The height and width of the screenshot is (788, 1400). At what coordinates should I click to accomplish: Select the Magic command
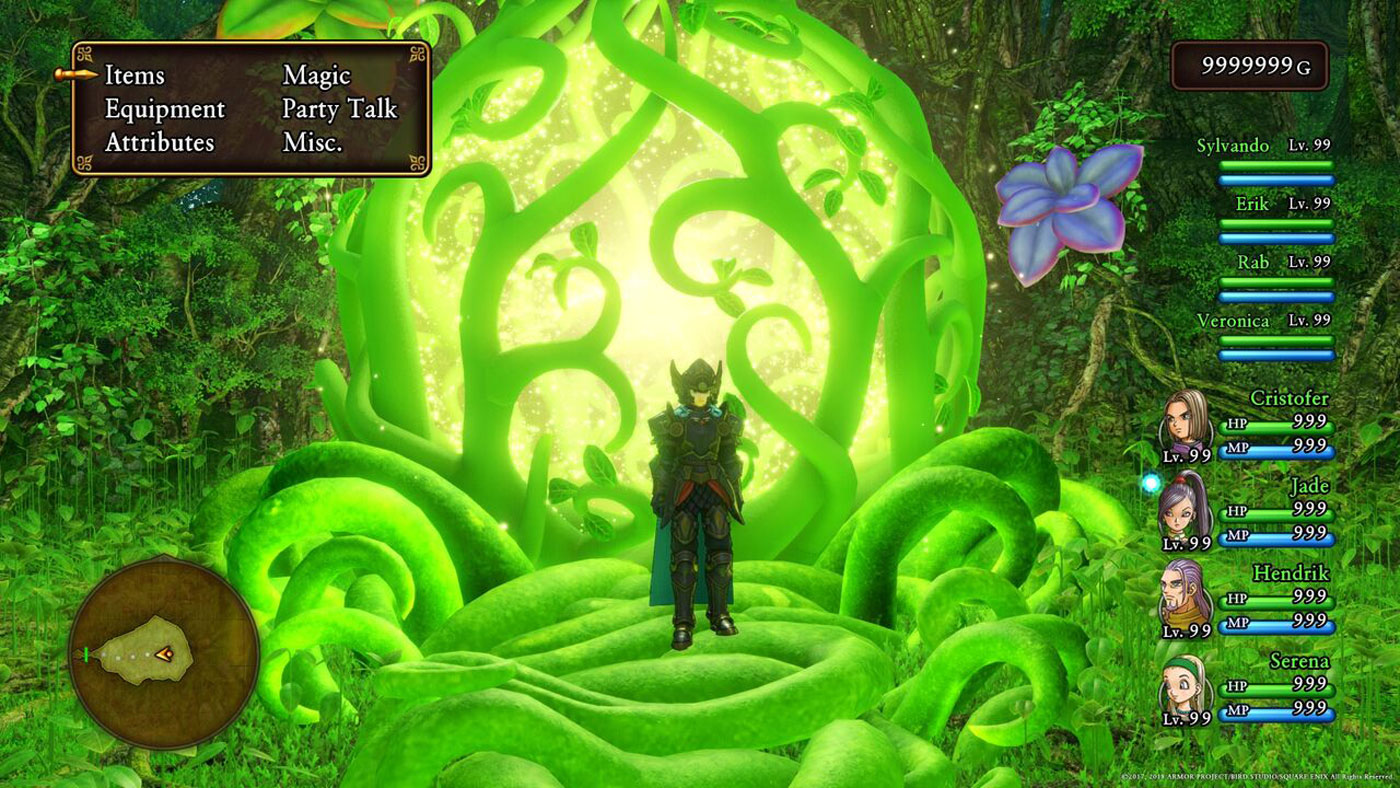(317, 74)
